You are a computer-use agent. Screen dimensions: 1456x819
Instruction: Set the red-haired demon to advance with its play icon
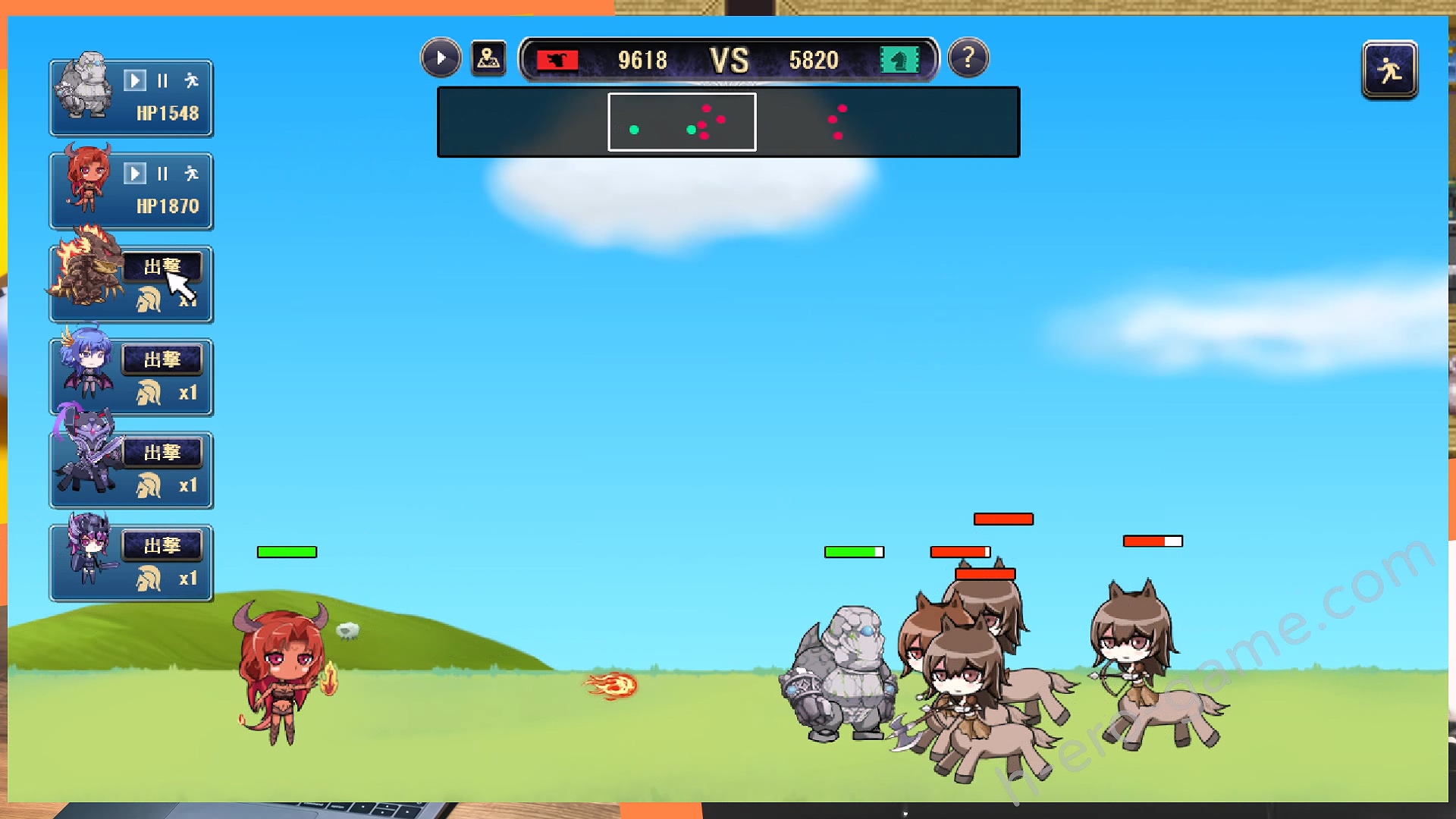point(134,174)
